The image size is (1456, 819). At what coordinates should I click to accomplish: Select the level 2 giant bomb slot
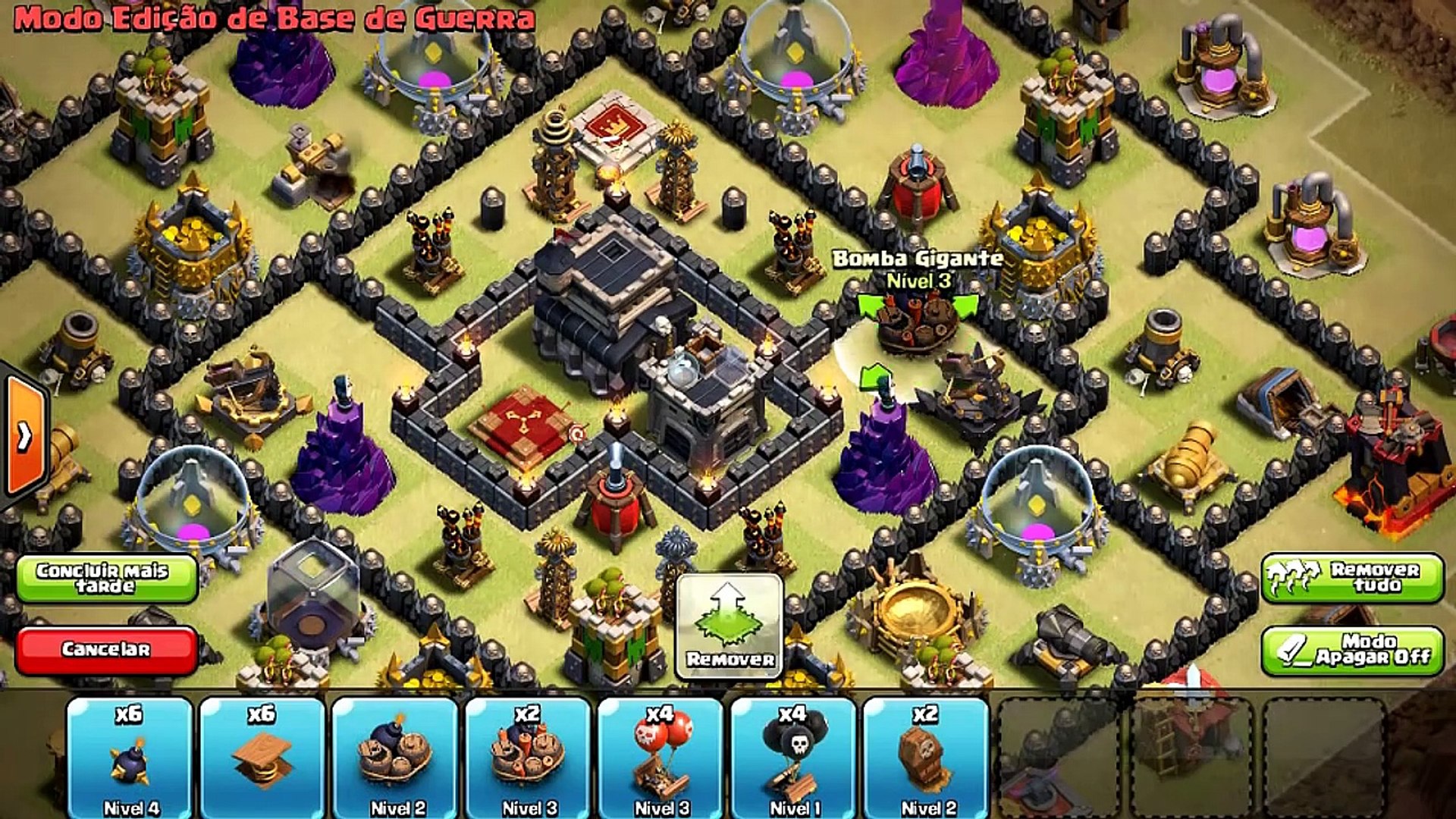coord(395,758)
